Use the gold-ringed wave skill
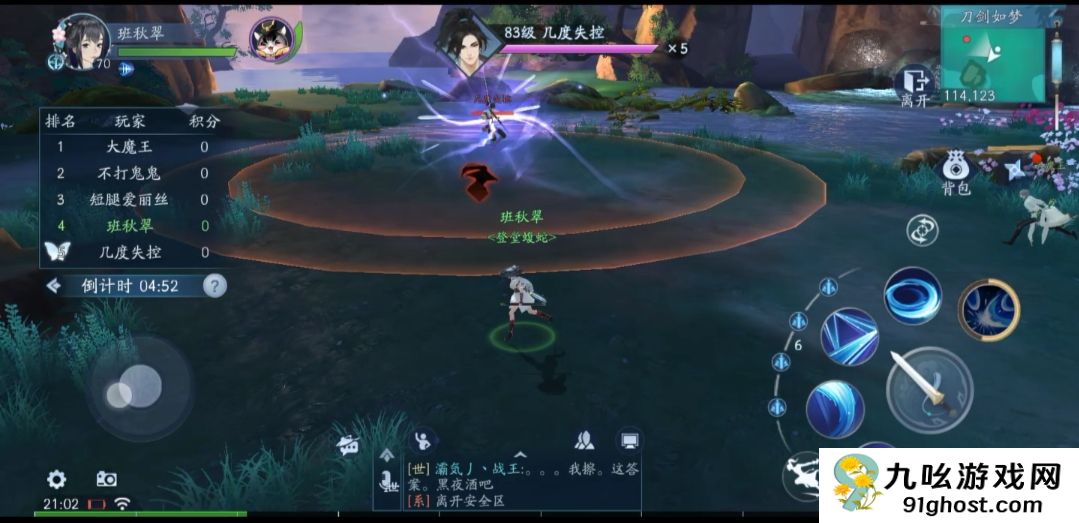This screenshot has width=1079, height=523. (x=988, y=310)
